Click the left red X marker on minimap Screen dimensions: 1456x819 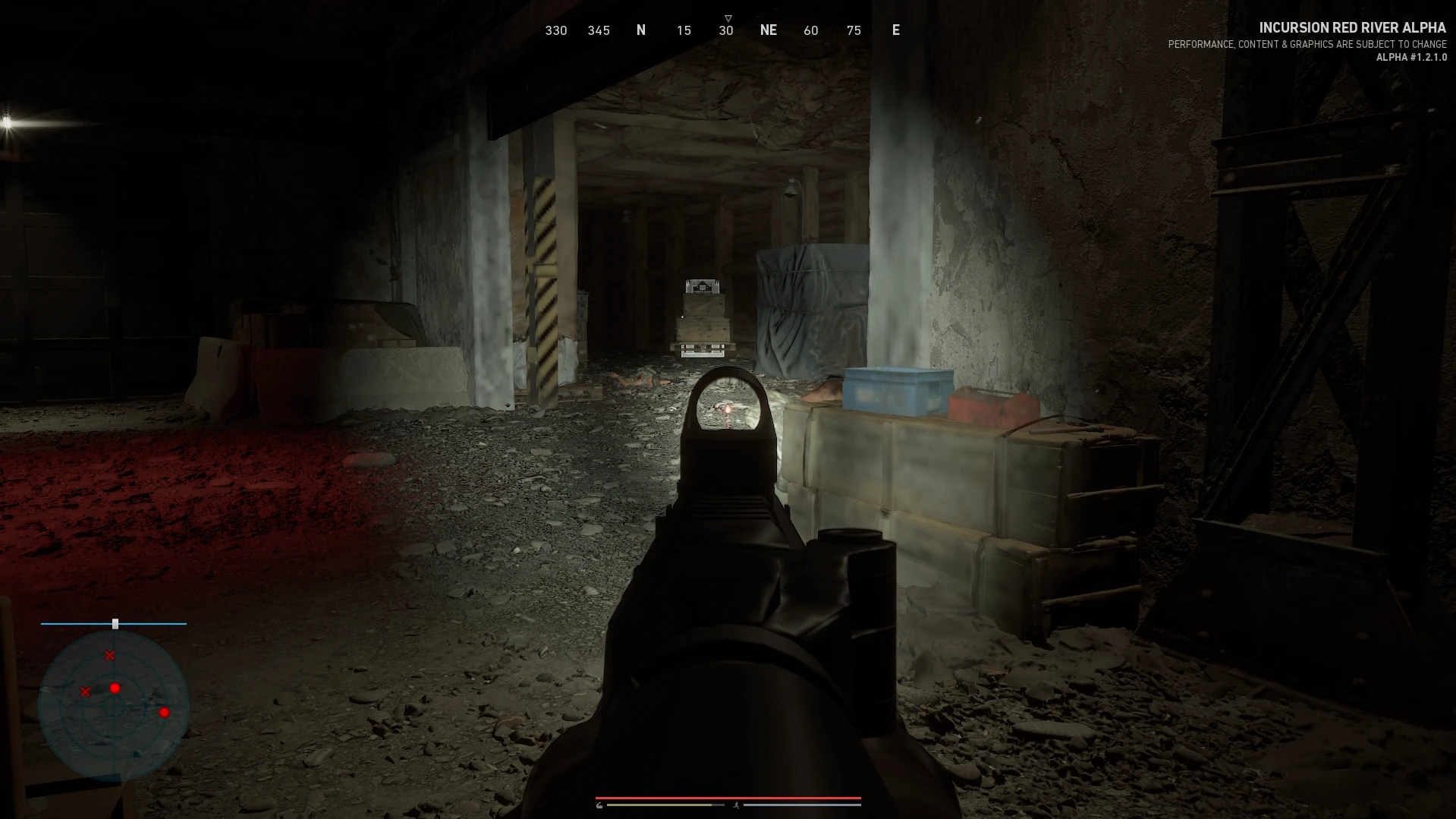86,691
